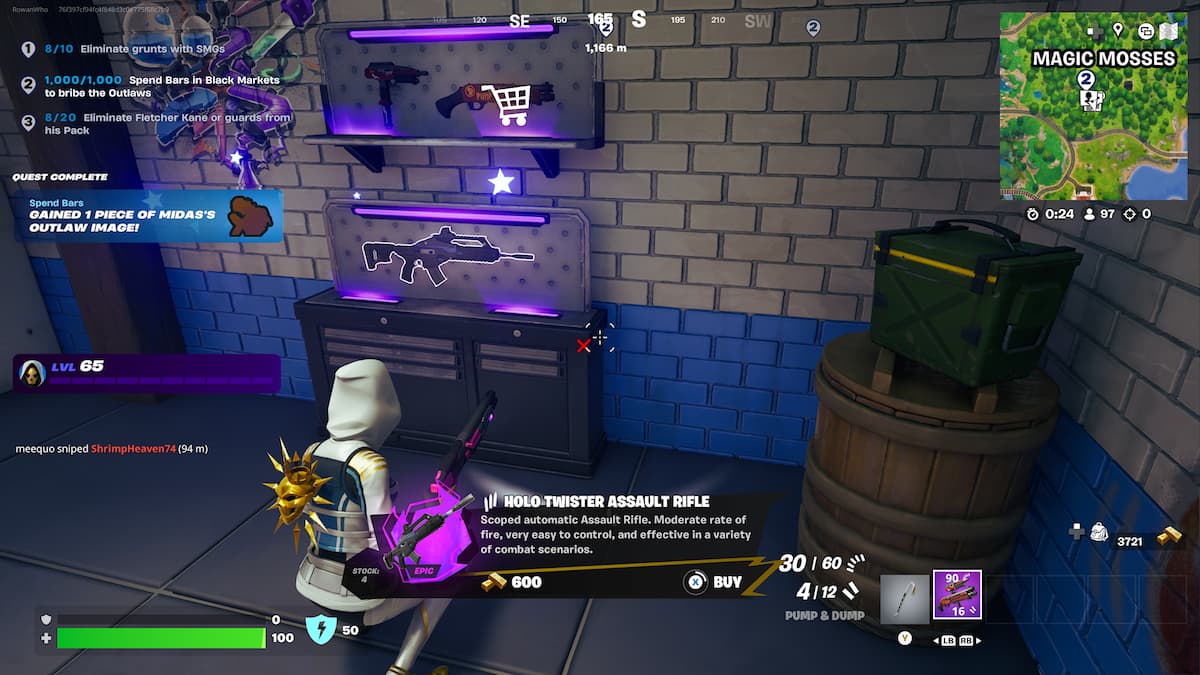Viewport: 1200px width, 675px height.
Task: Select the purple pump shotgun slot
Action: 957,596
